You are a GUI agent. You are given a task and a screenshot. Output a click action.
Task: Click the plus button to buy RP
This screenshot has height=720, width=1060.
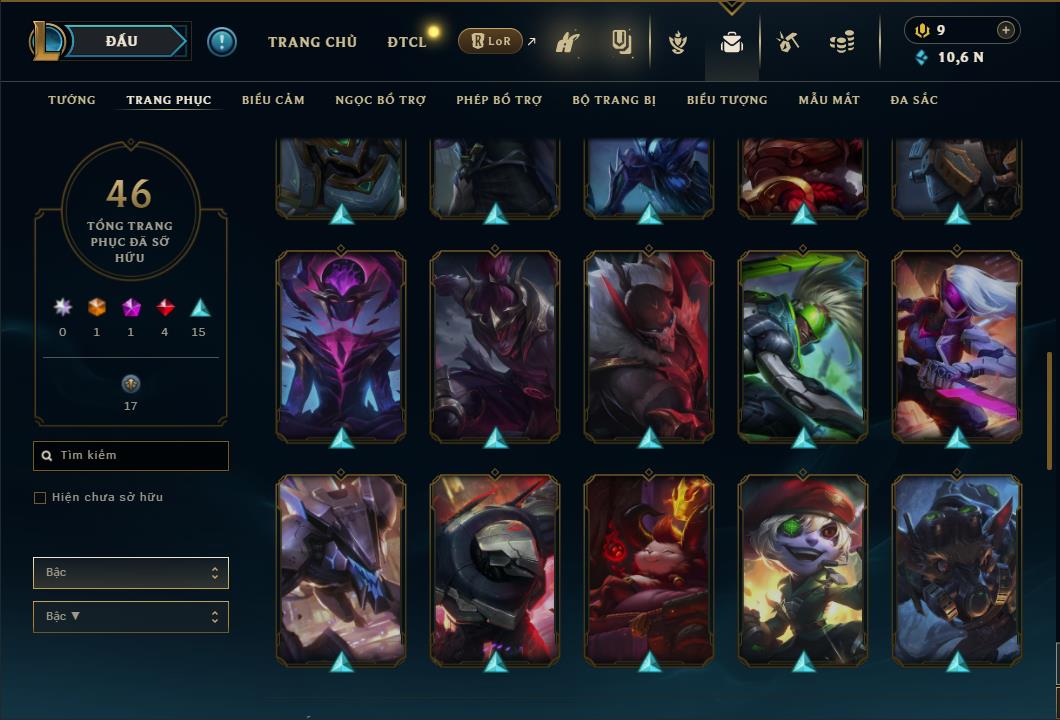pyautogui.click(x=1006, y=30)
